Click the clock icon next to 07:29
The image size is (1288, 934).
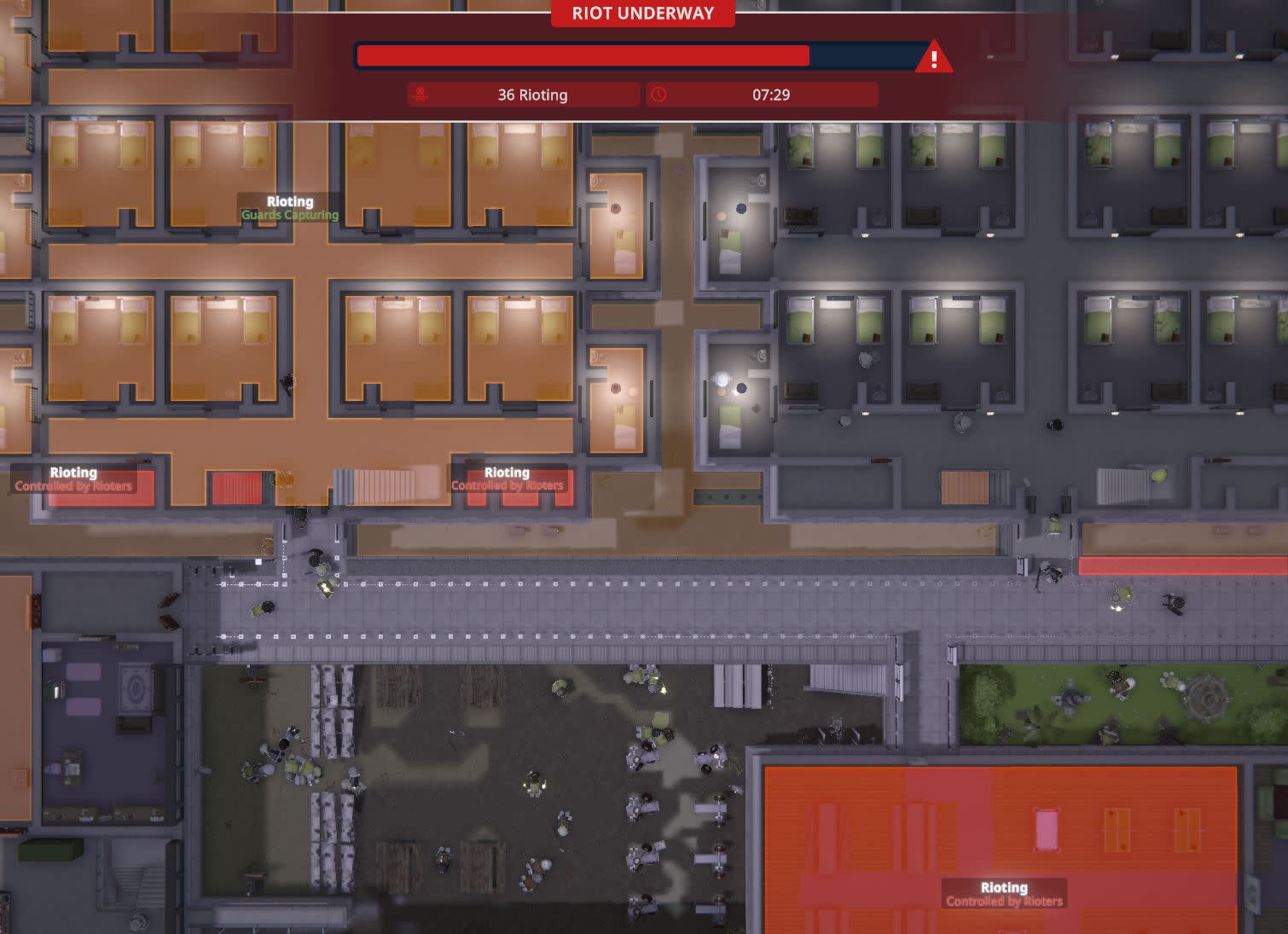click(658, 95)
